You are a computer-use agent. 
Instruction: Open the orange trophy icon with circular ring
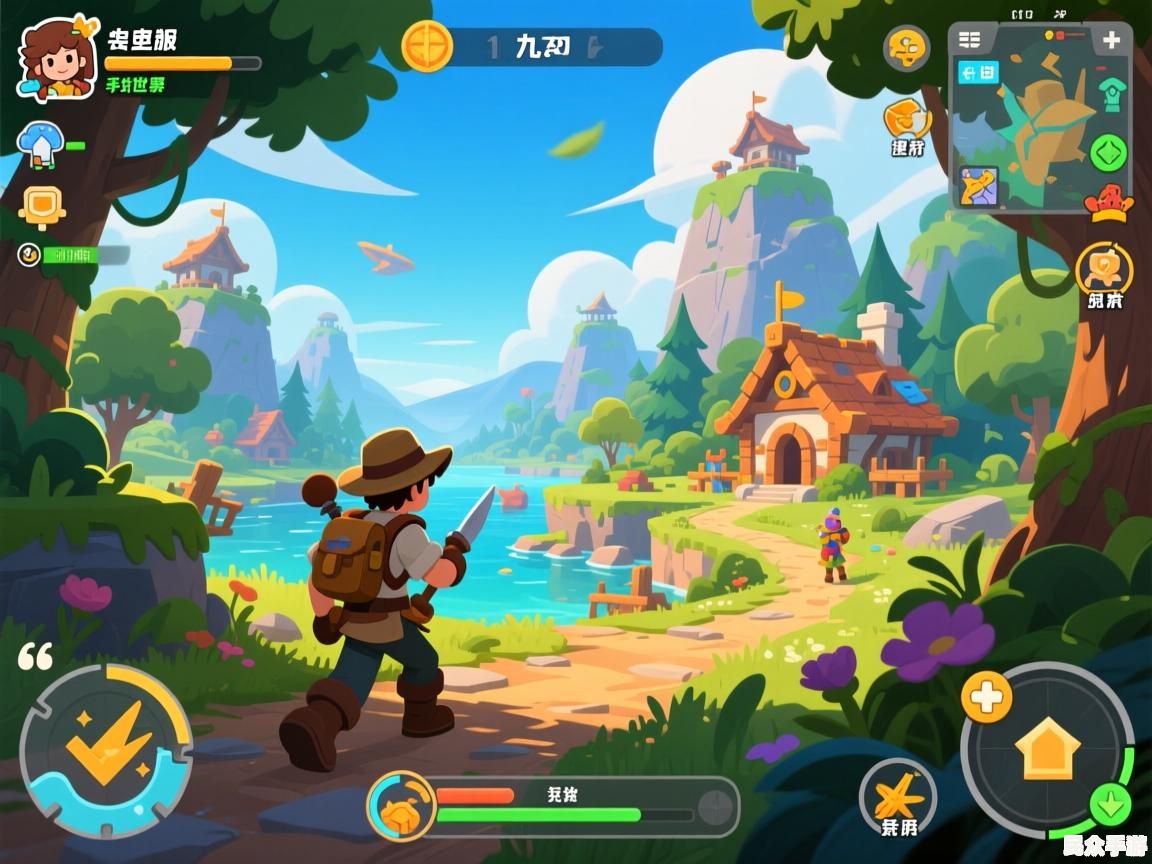tap(1104, 268)
